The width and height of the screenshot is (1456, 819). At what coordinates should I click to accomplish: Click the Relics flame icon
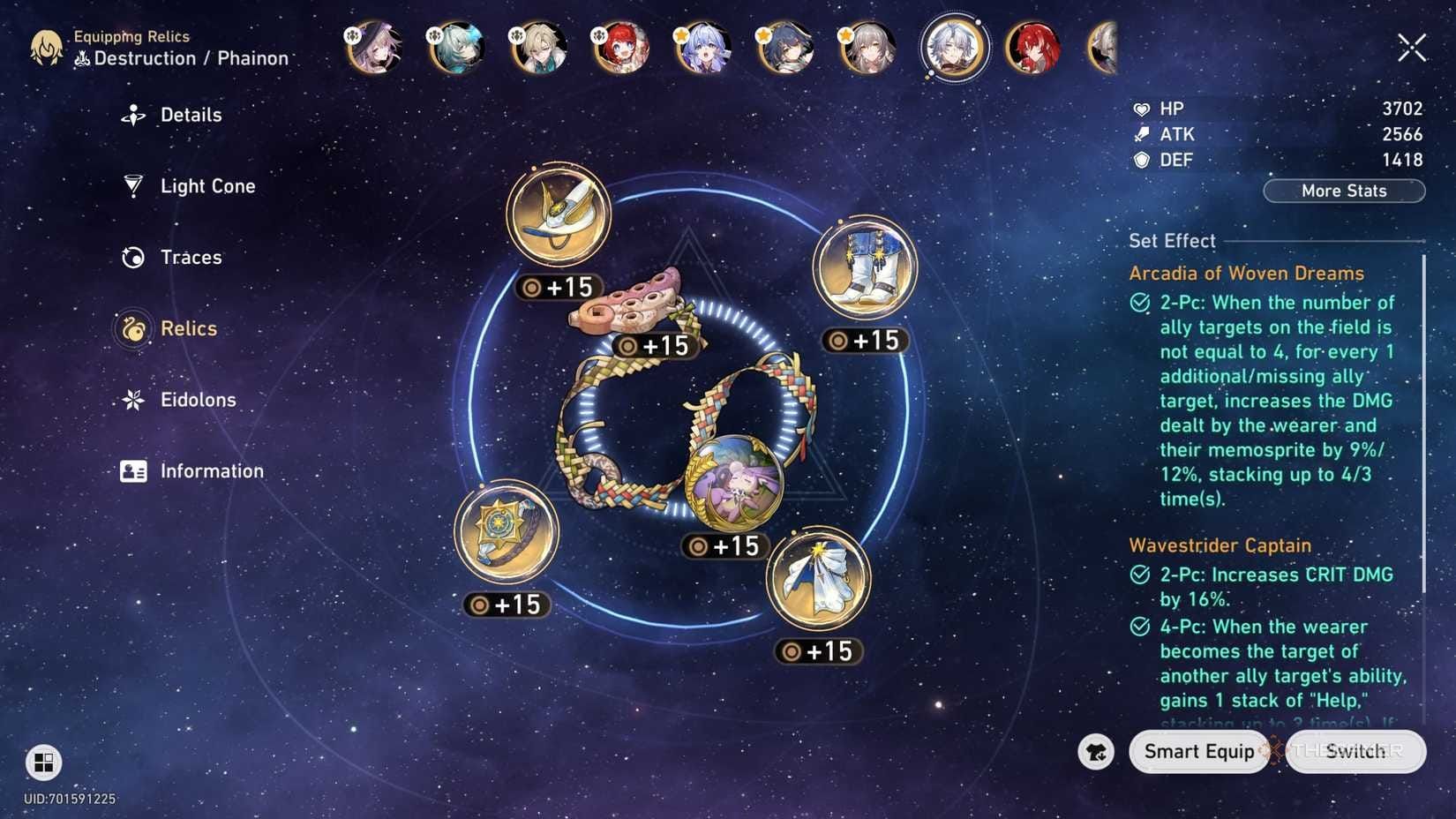pyautogui.click(x=132, y=327)
